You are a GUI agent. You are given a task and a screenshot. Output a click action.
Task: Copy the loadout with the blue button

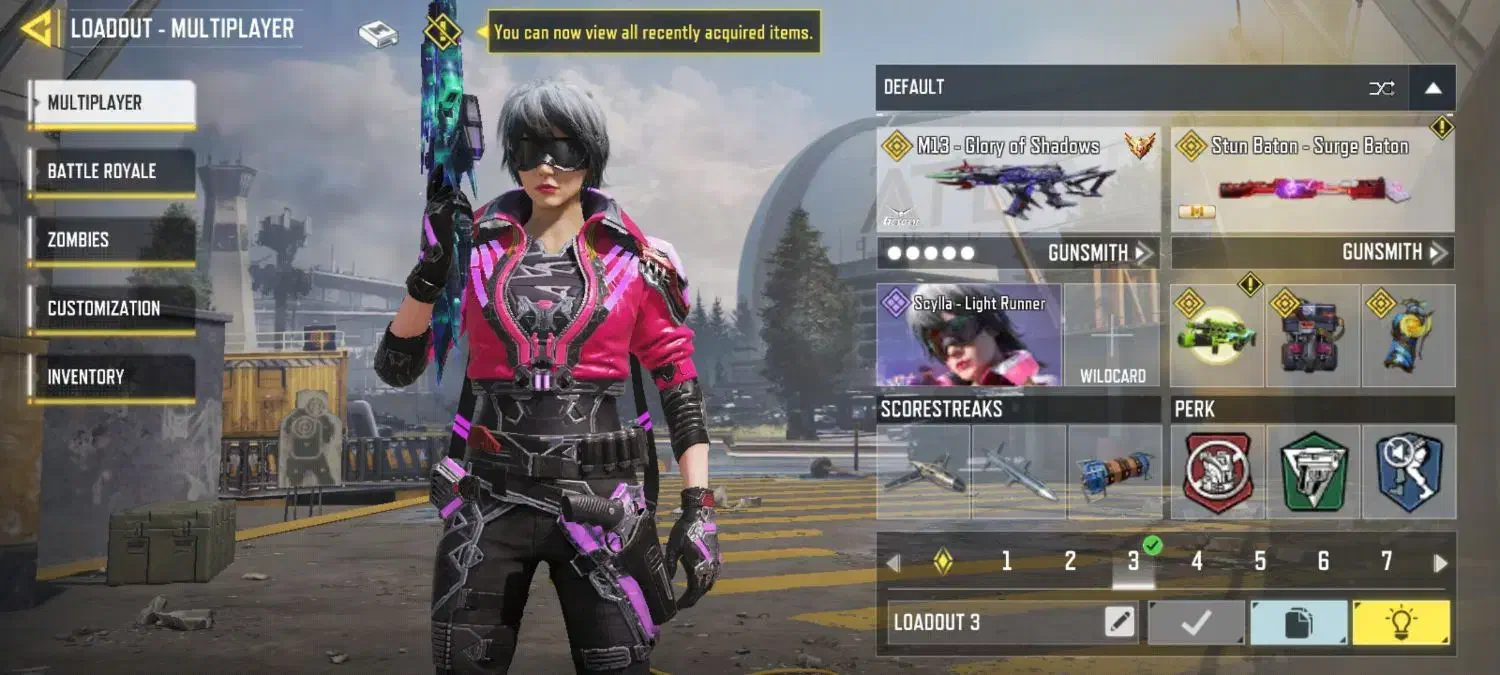point(1298,623)
